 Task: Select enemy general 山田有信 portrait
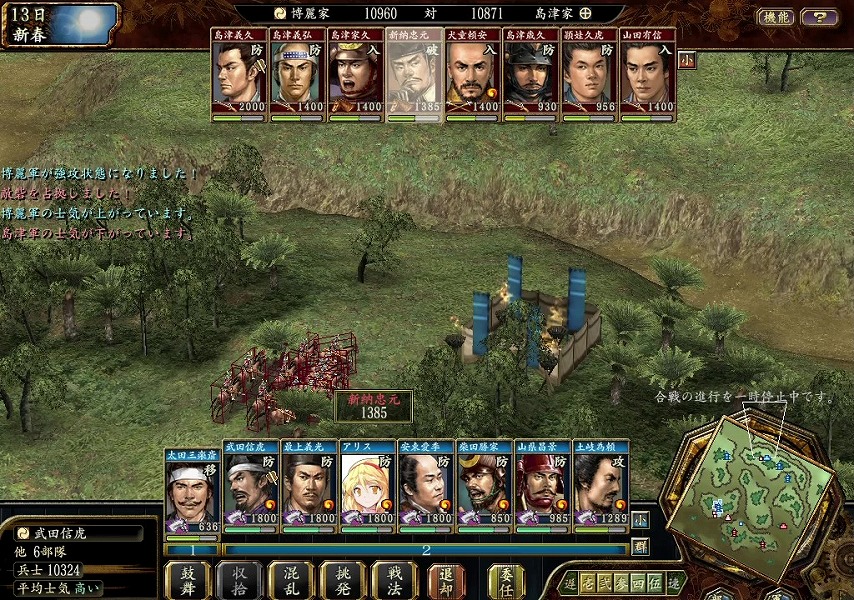click(x=647, y=75)
